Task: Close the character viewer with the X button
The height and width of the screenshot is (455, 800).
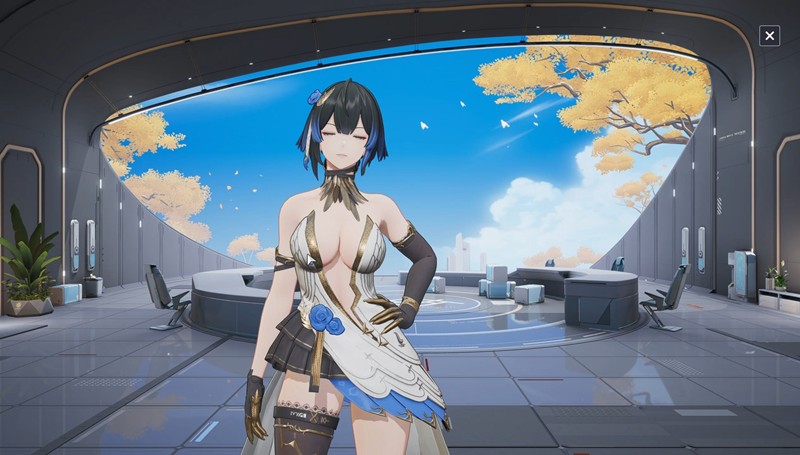Action: click(769, 36)
